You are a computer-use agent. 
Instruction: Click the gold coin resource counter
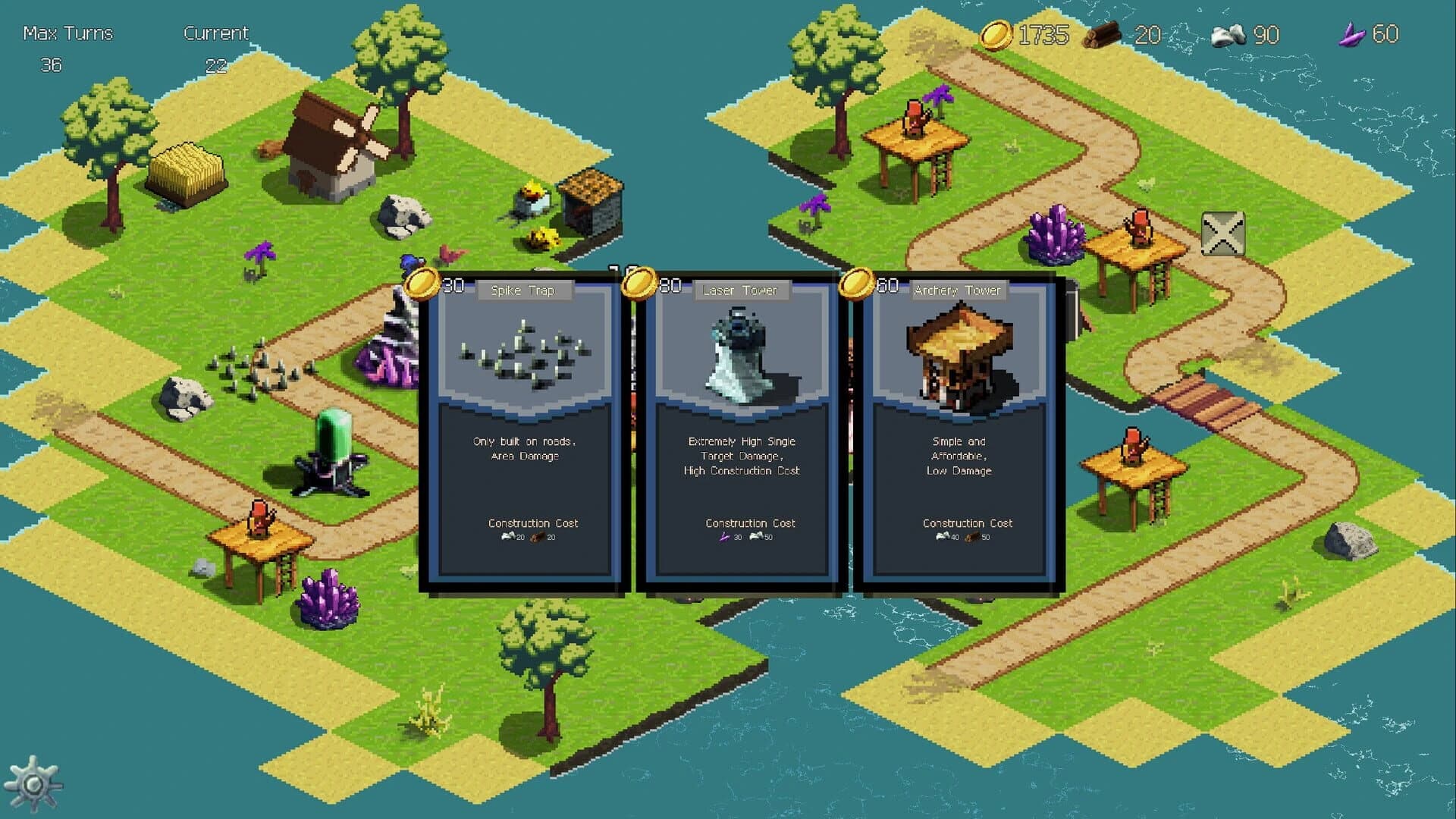1020,35
